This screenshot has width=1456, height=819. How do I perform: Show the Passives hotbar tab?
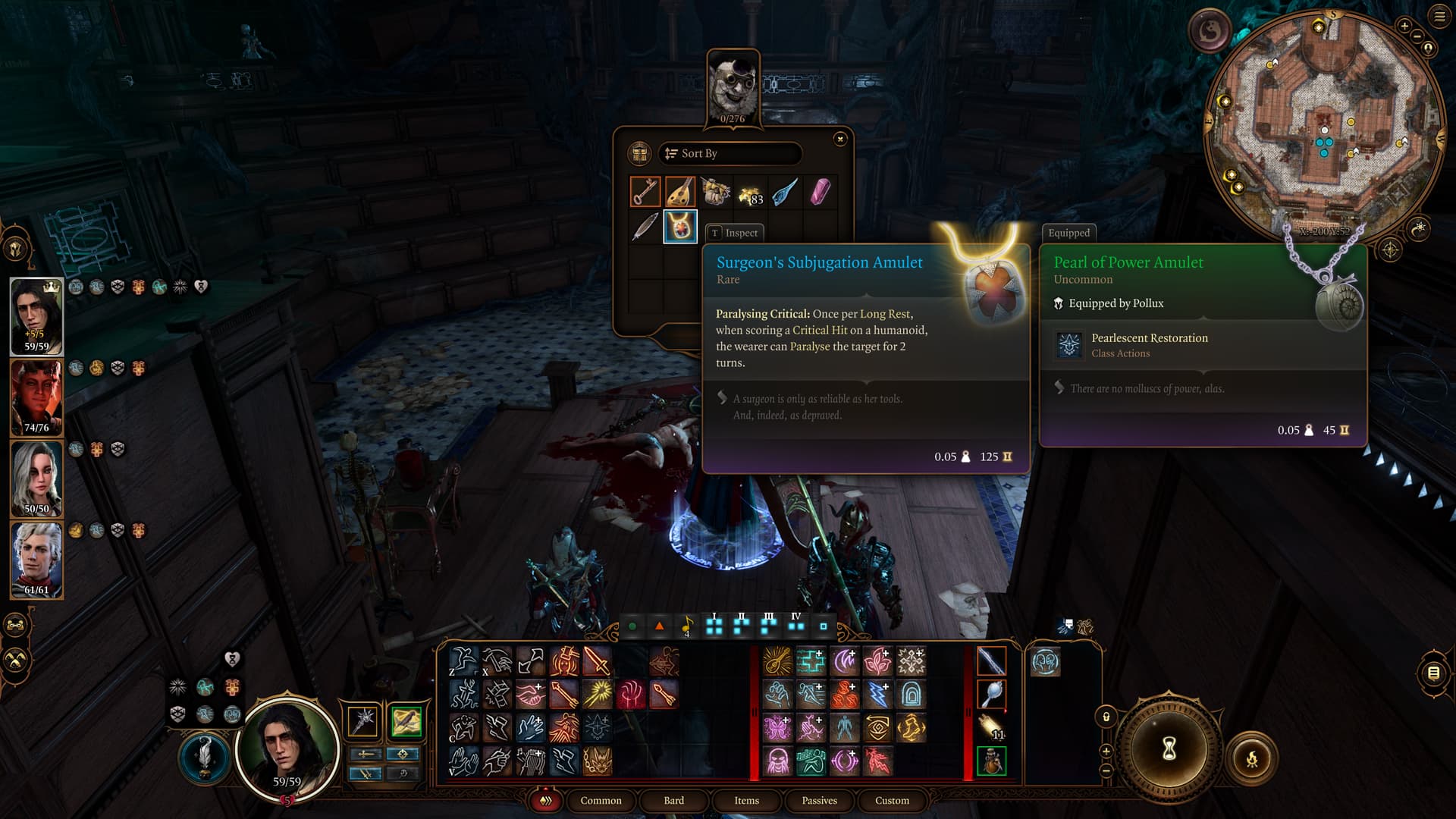(819, 800)
